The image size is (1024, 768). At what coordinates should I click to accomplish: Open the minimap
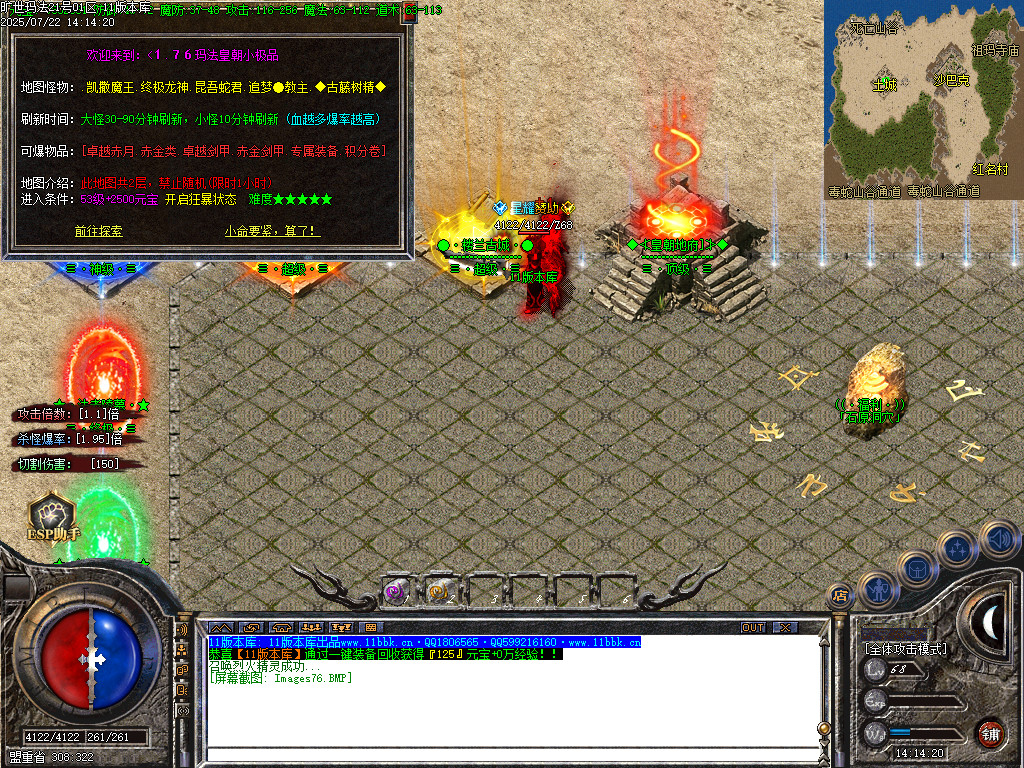(x=922, y=95)
